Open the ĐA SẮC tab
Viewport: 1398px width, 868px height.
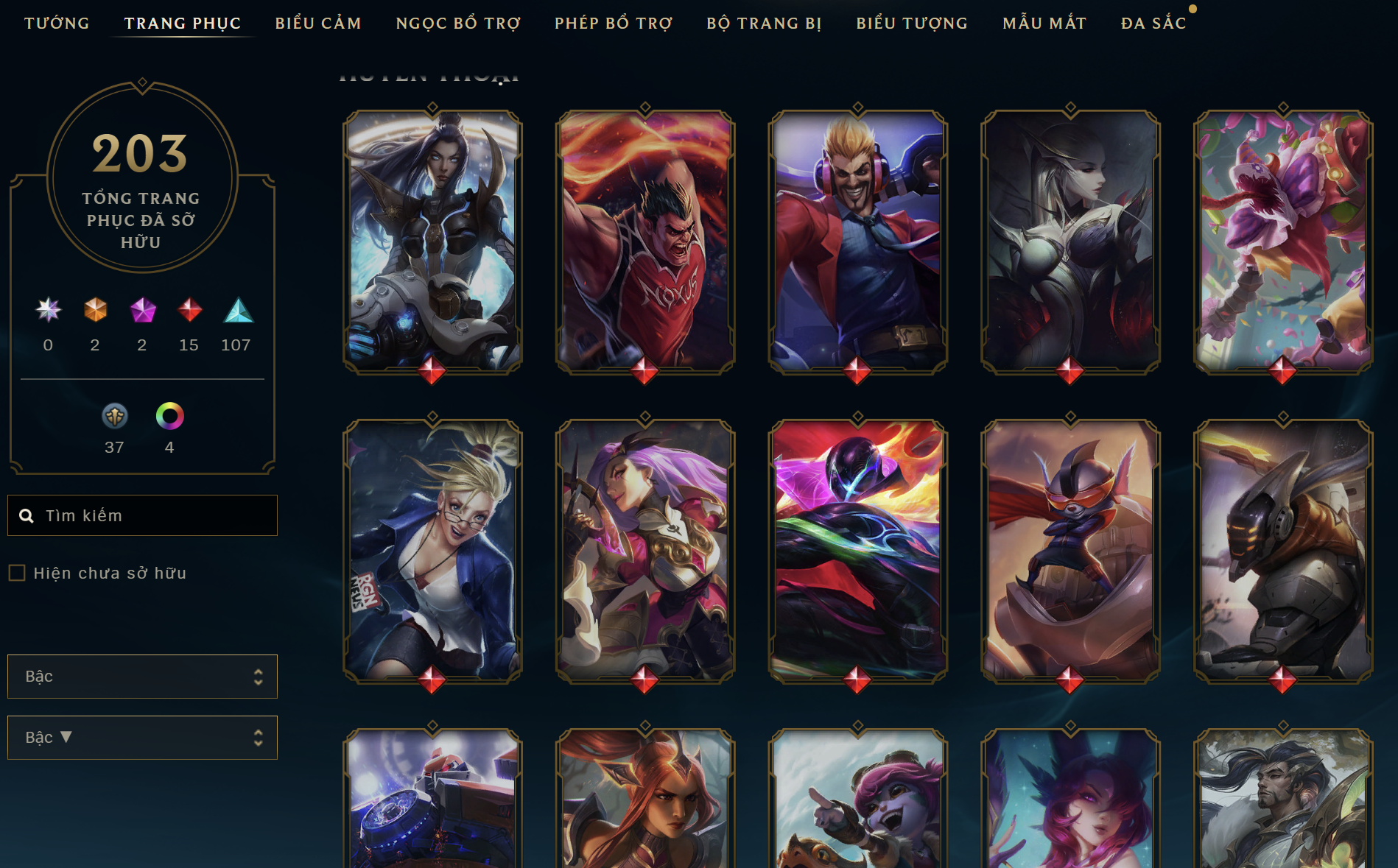click(x=1153, y=24)
